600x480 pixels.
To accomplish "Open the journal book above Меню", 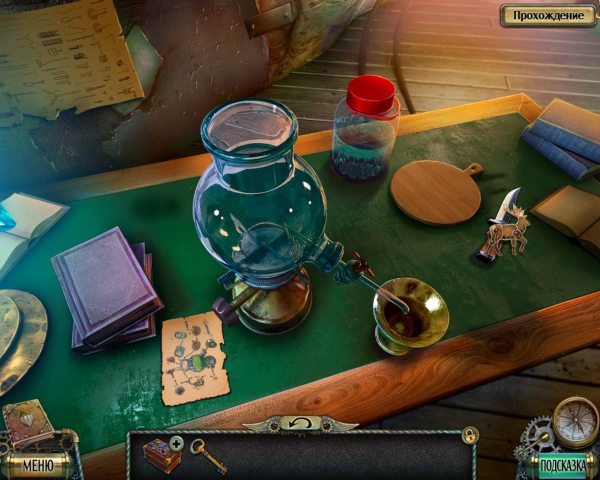I will click(28, 423).
